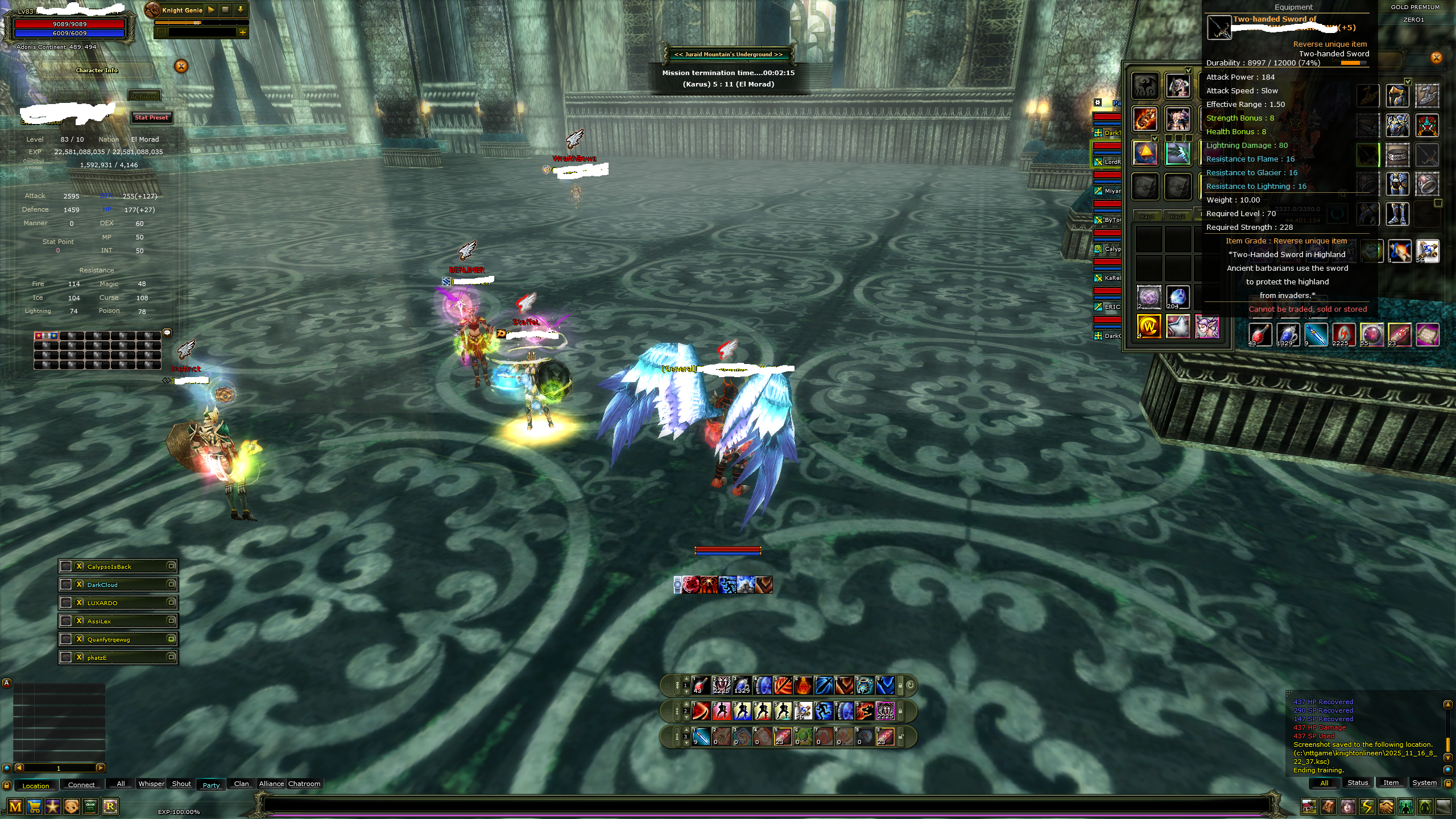Viewport: 1456px width, 819px height.
Task: Open the merchant "M" icon near chat tabs
Action: click(x=15, y=806)
